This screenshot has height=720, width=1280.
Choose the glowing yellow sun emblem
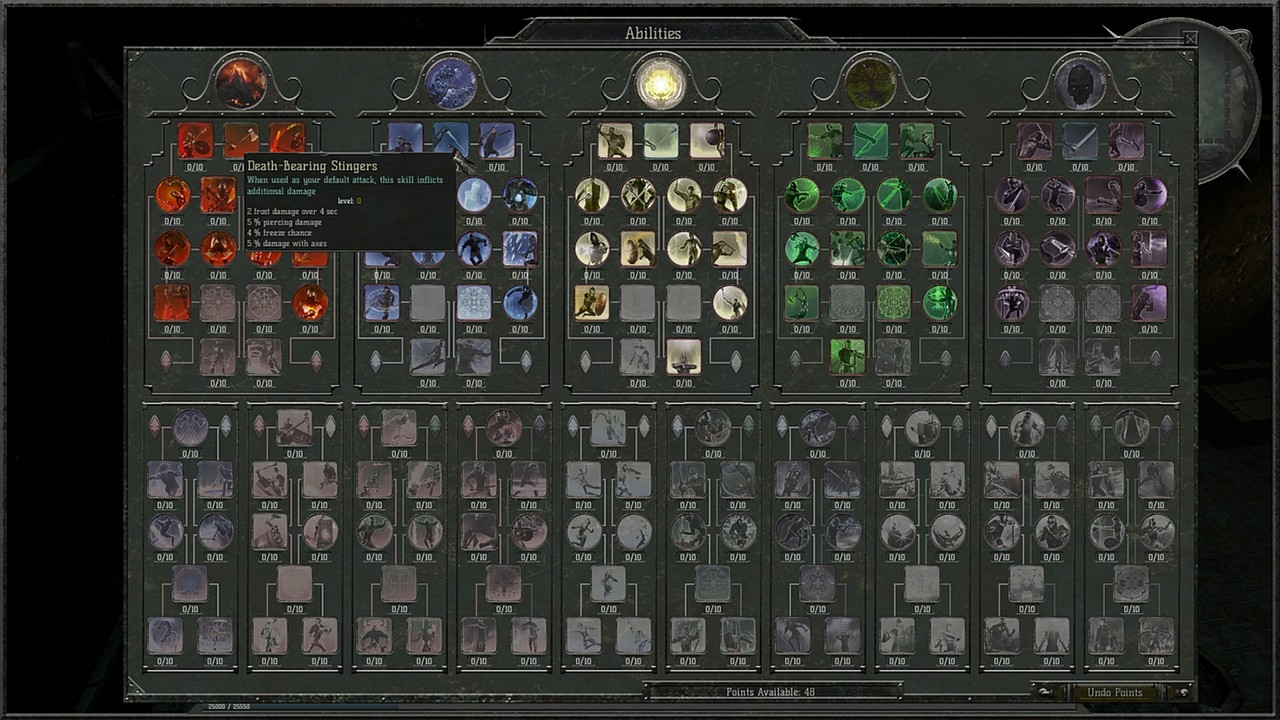[x=660, y=82]
